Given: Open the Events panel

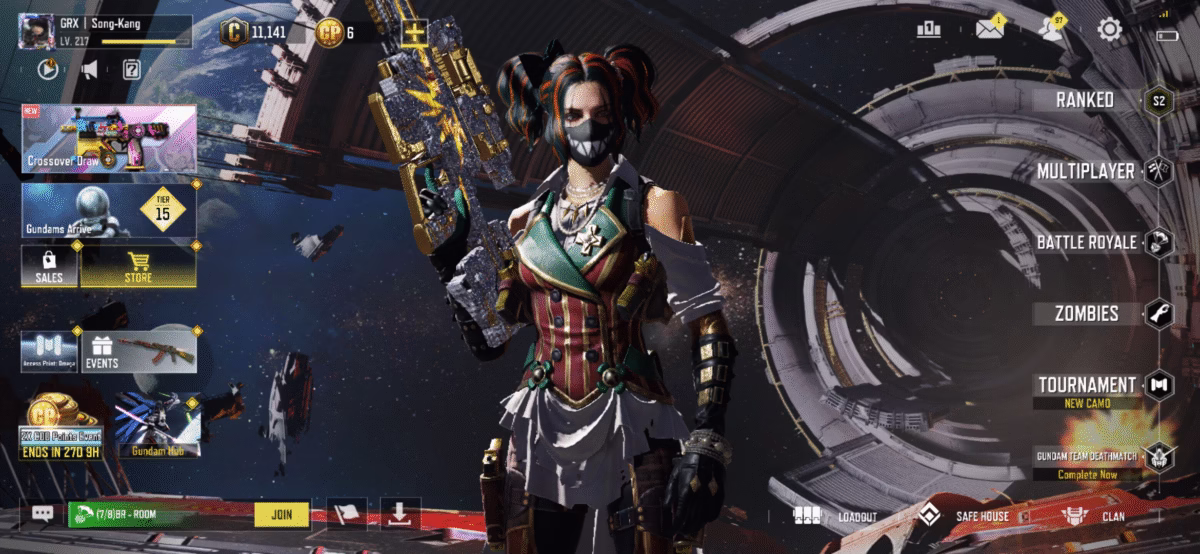Looking at the screenshot, I should 138,351.
